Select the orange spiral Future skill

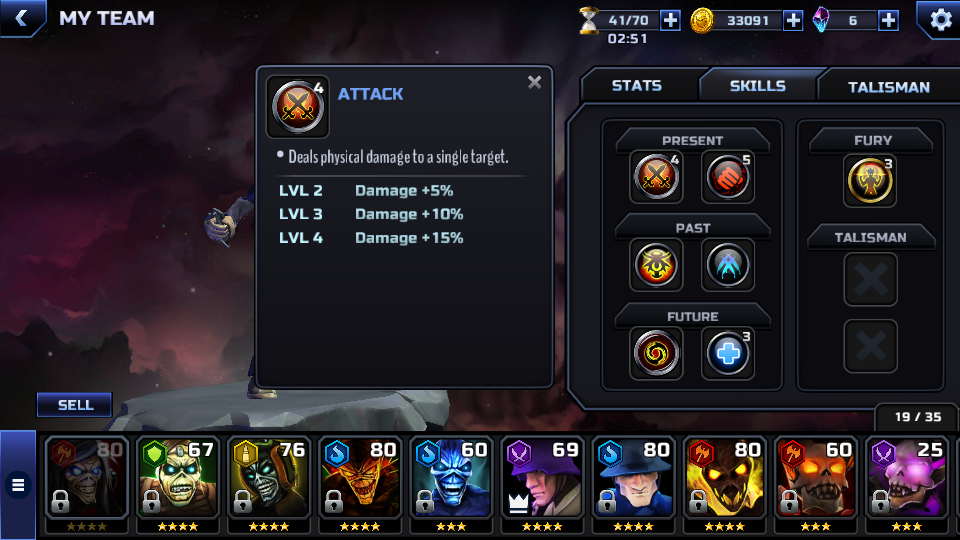(x=657, y=353)
